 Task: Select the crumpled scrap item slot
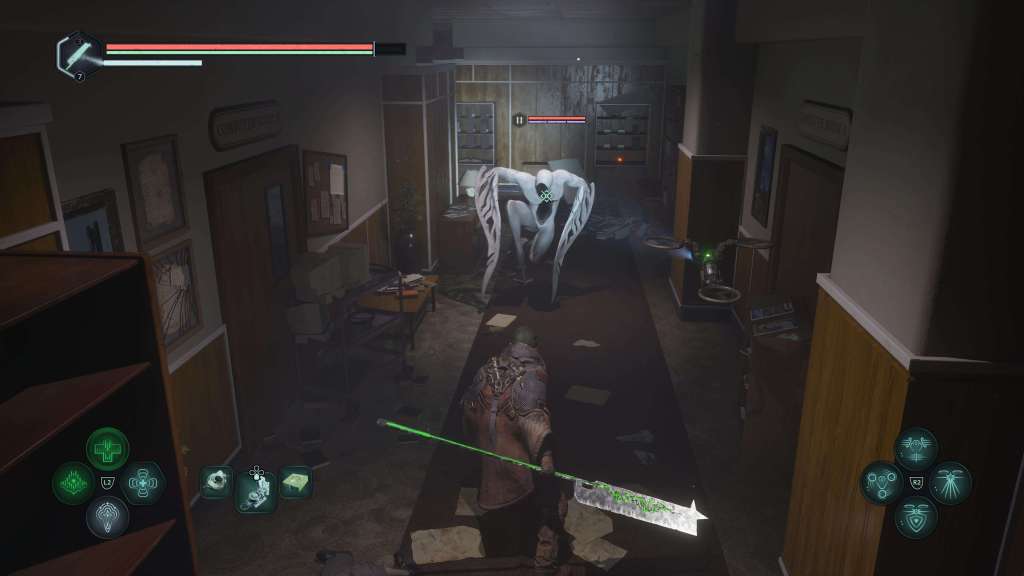(x=216, y=482)
